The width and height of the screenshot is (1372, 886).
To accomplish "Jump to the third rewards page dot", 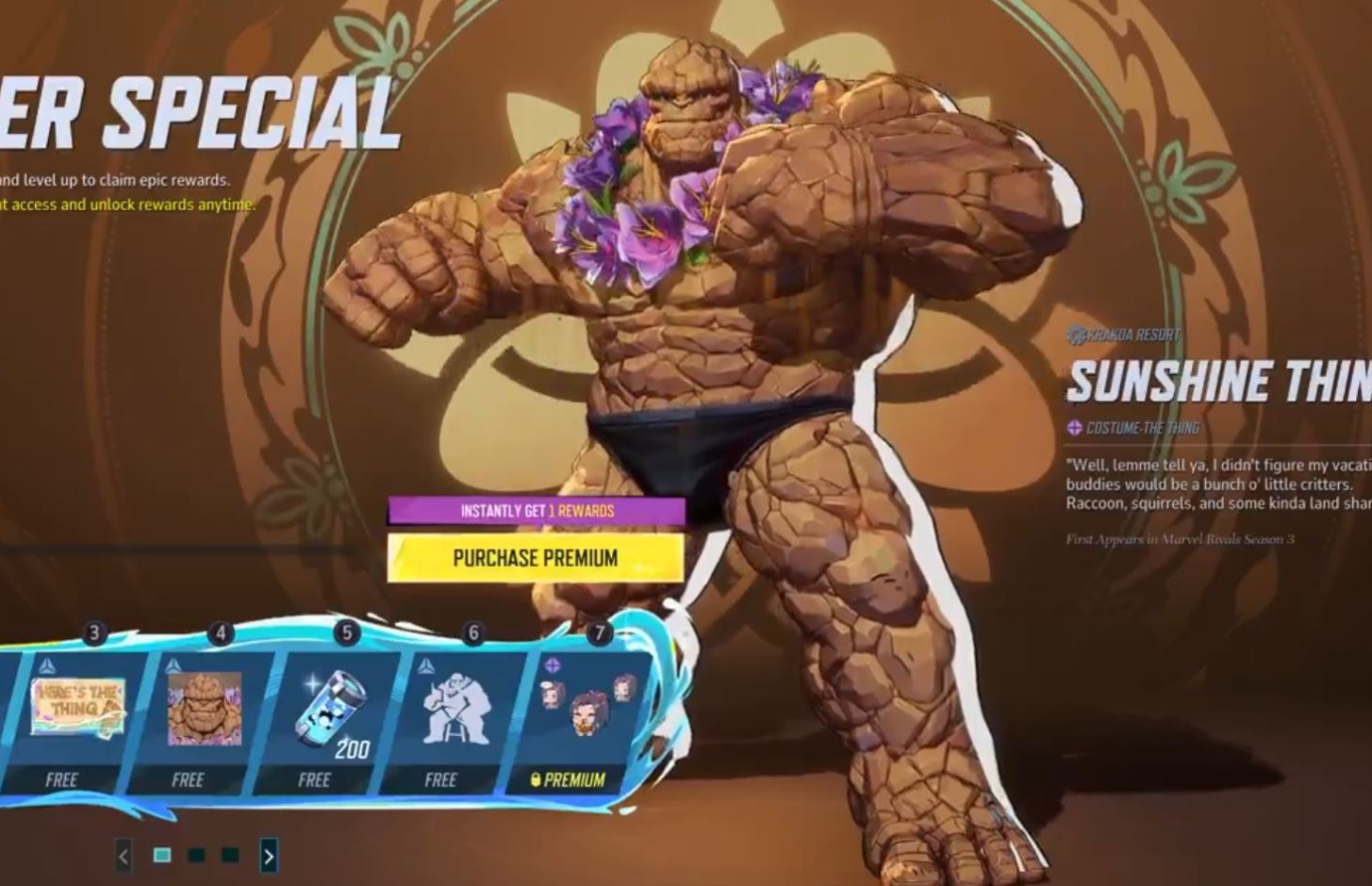I will (230, 856).
